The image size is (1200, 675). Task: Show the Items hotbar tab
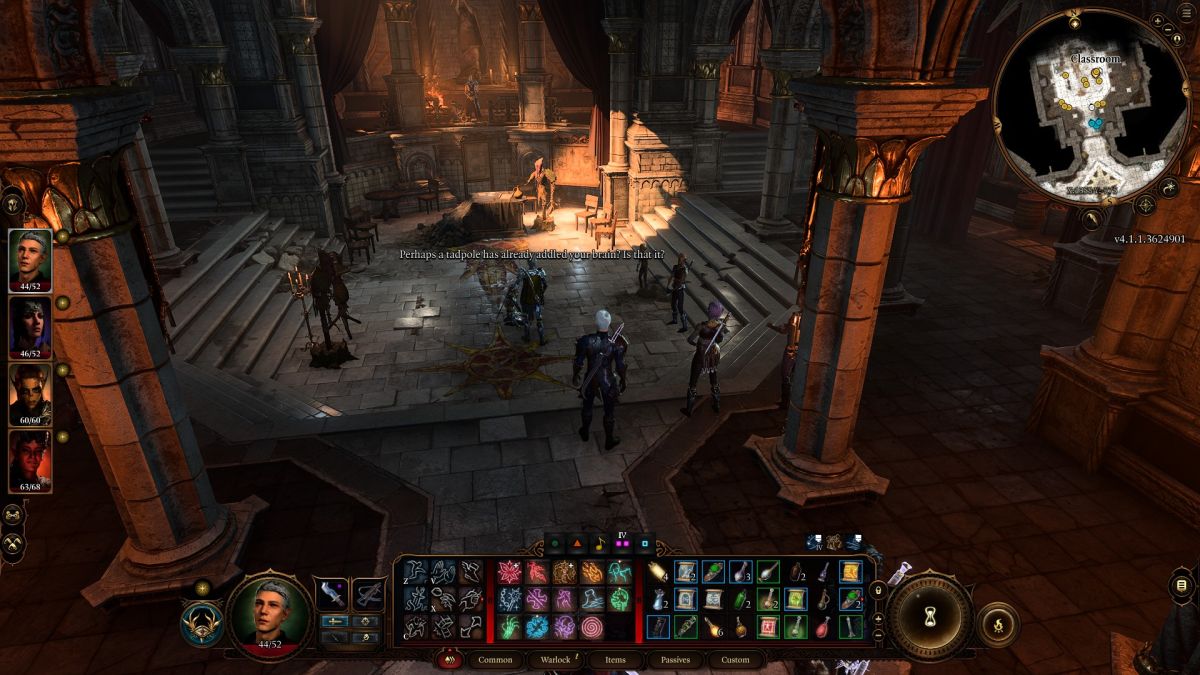click(x=615, y=660)
